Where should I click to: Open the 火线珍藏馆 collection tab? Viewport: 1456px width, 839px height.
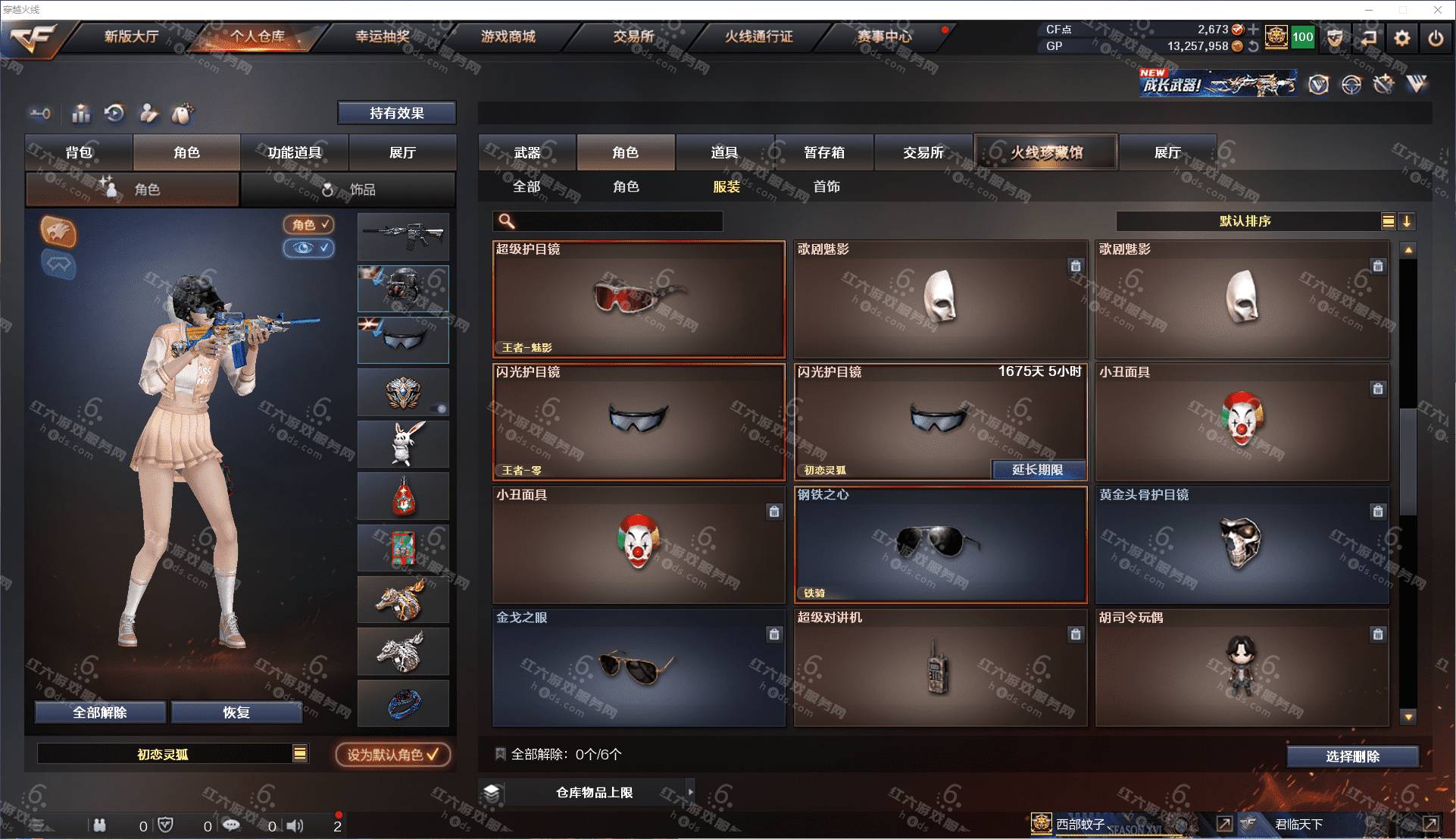tap(1046, 152)
